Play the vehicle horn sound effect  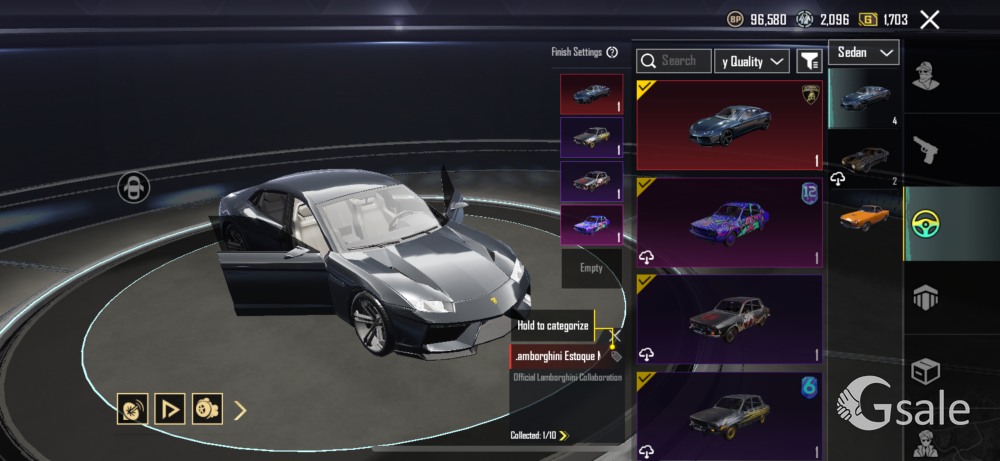(132, 408)
